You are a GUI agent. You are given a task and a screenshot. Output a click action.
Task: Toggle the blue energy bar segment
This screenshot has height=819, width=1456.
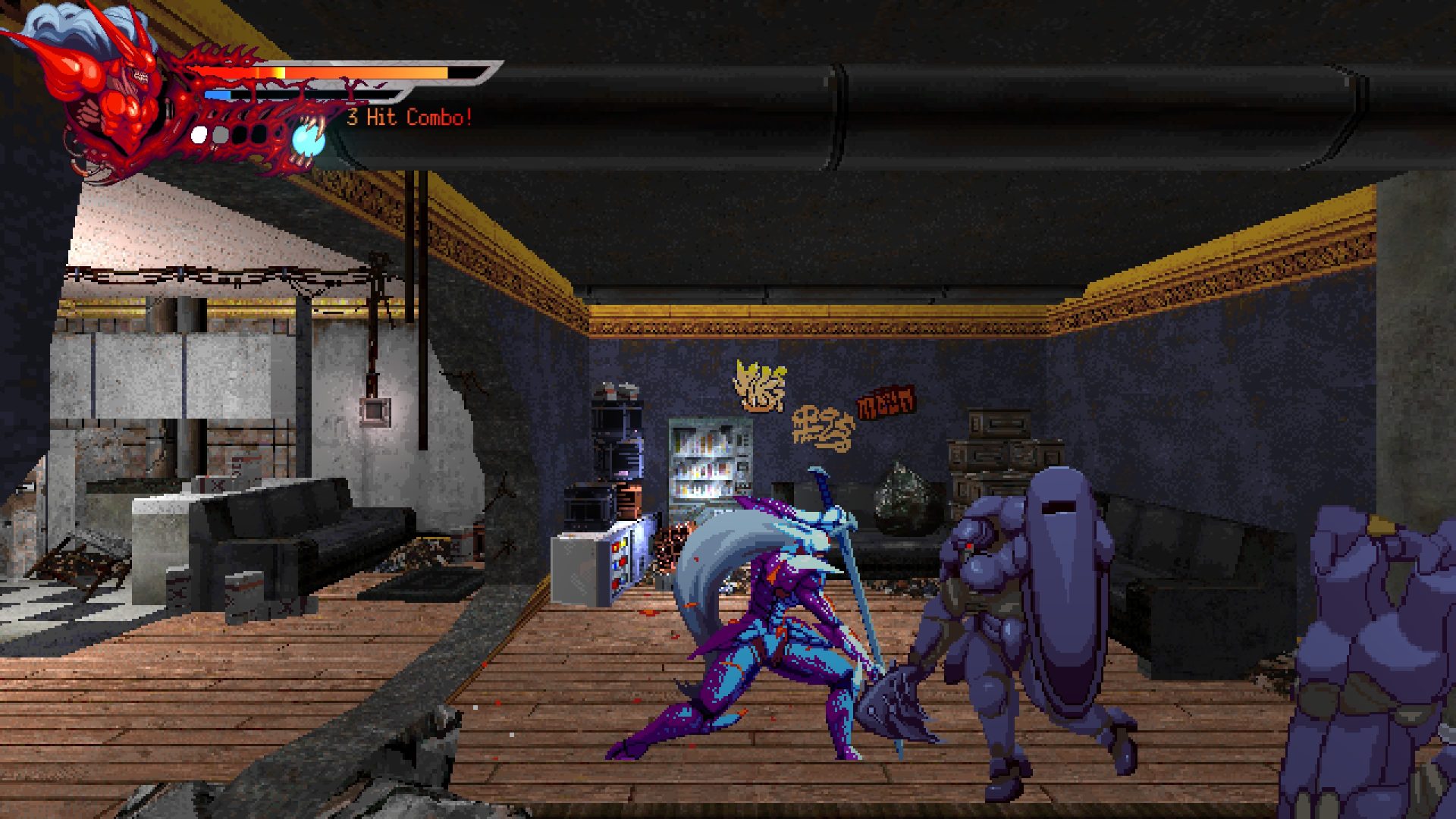(218, 95)
